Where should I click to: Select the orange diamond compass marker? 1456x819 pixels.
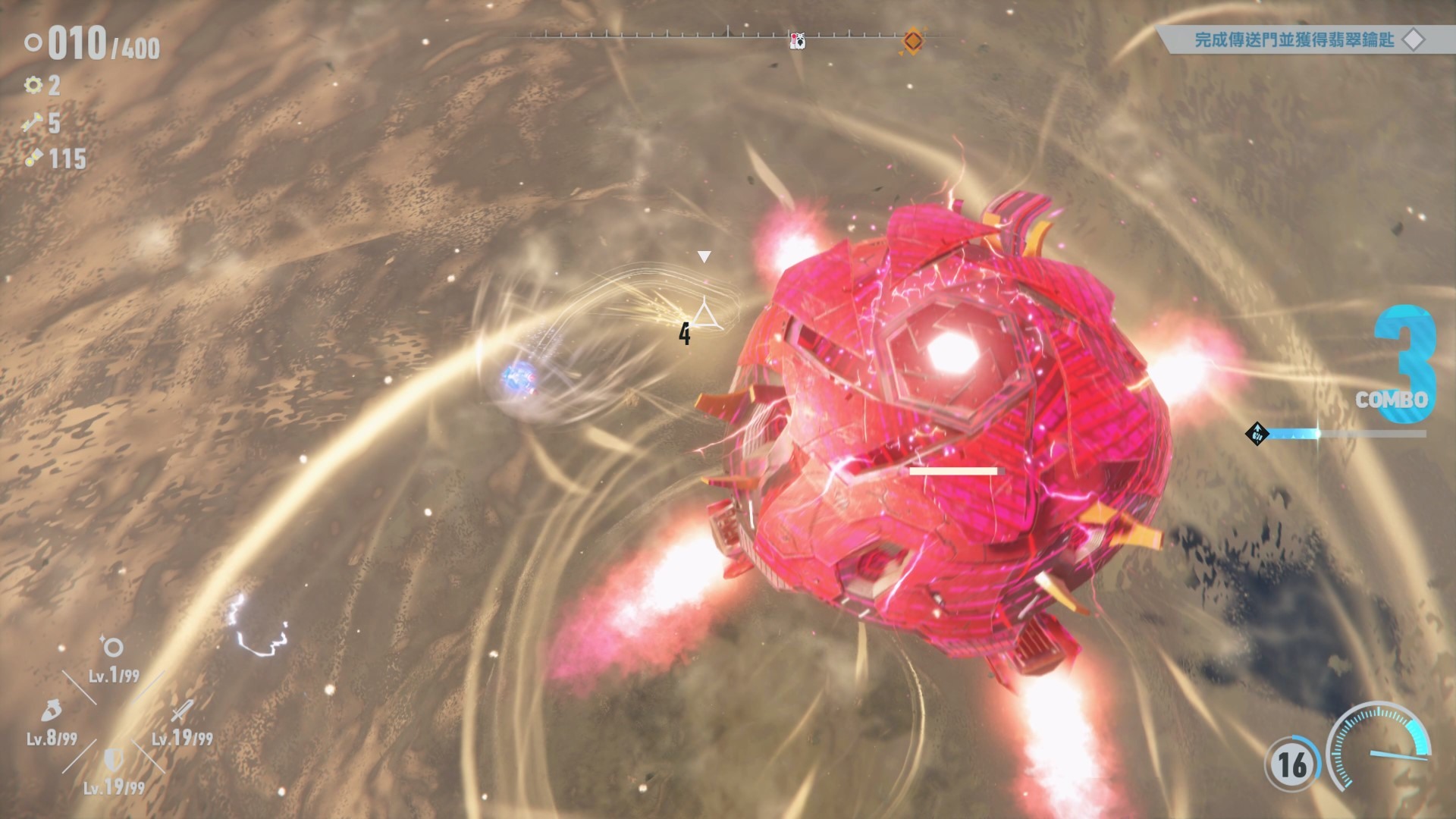click(x=912, y=40)
